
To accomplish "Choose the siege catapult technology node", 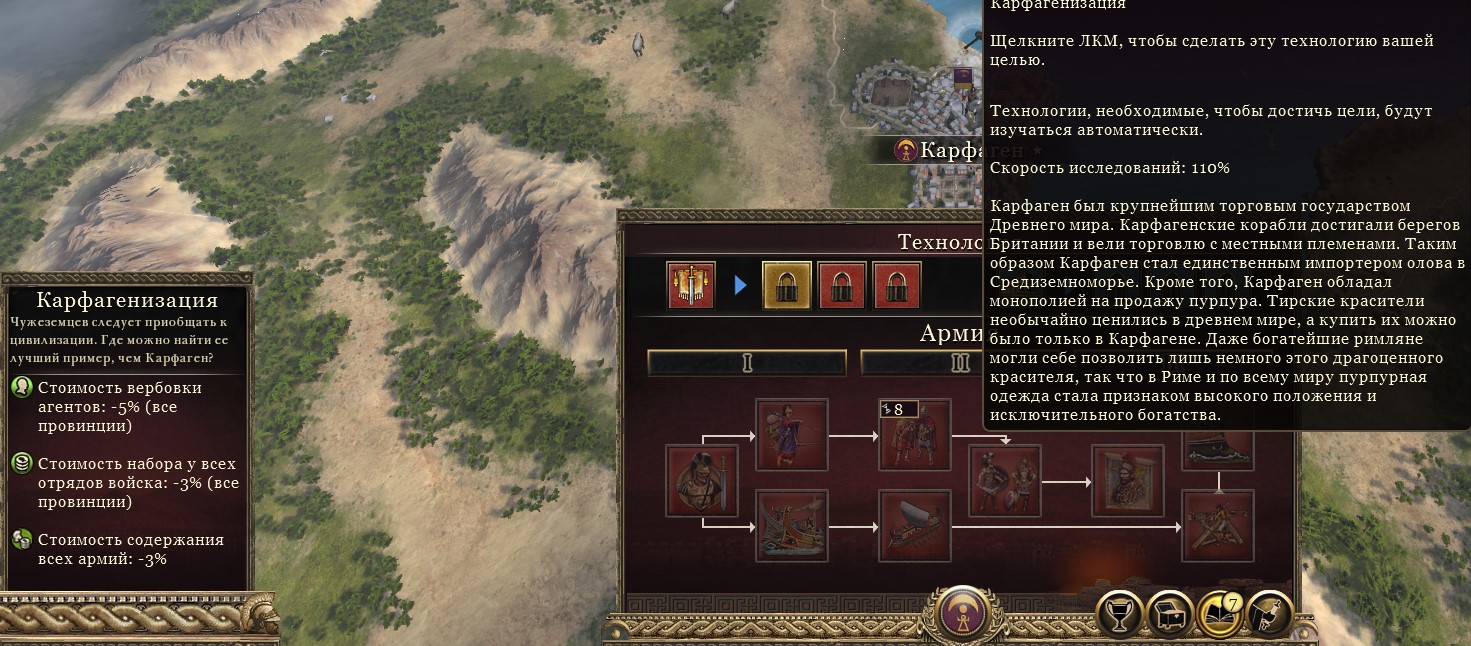I will click(x=1218, y=526).
